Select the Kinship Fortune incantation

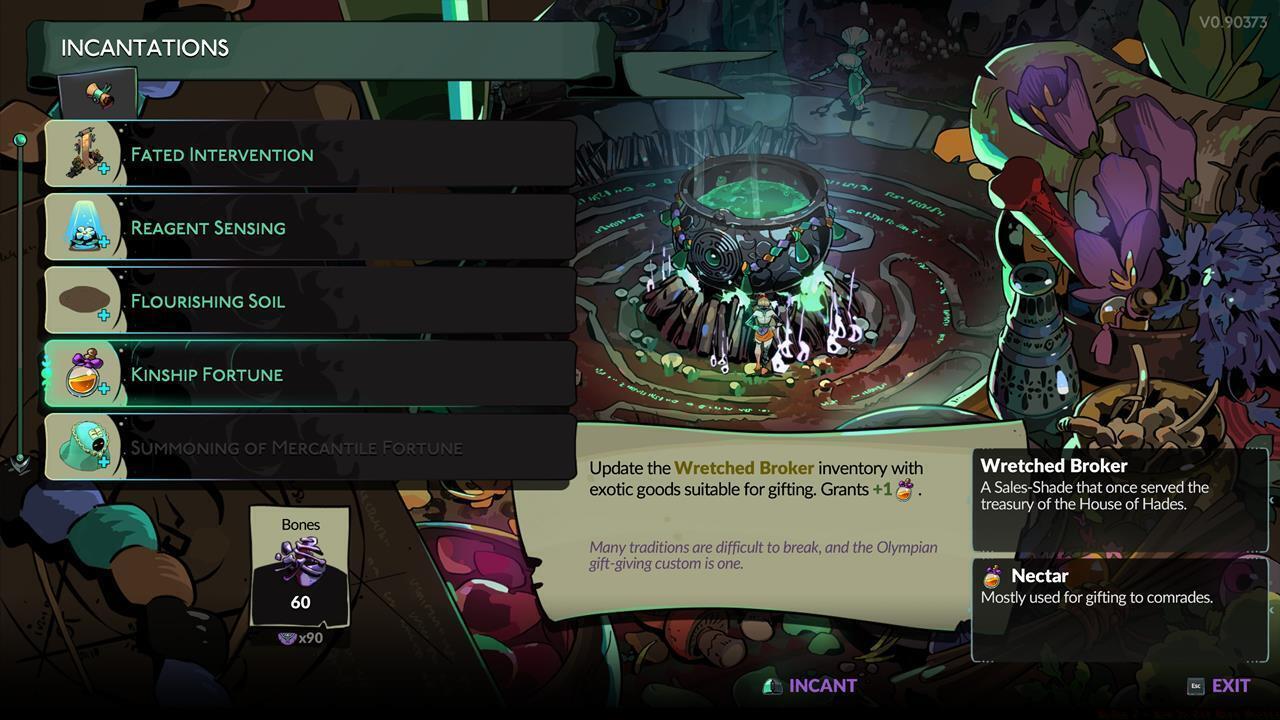[310, 374]
